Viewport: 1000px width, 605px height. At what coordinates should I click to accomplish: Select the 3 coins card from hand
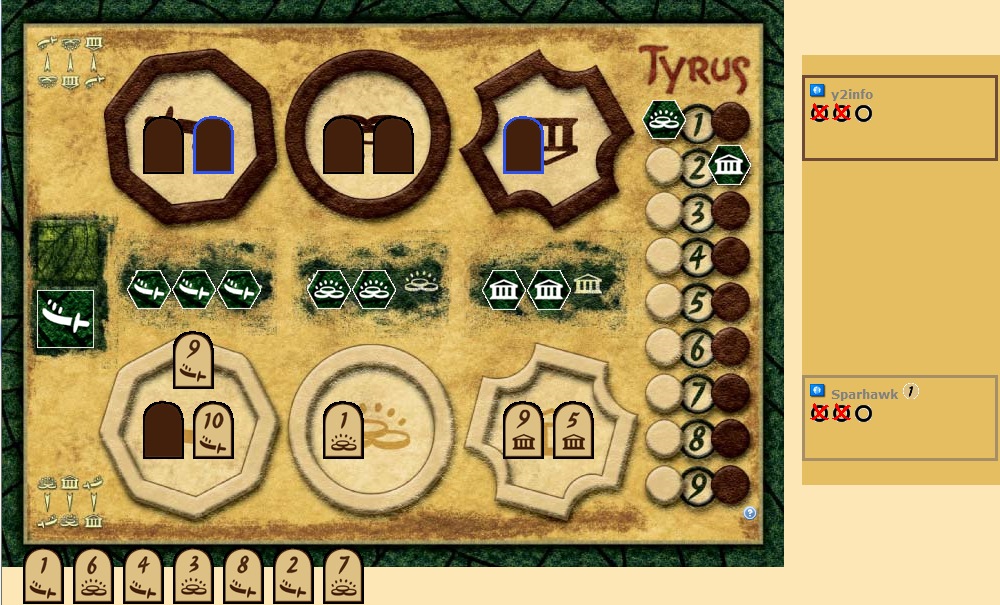tap(193, 577)
